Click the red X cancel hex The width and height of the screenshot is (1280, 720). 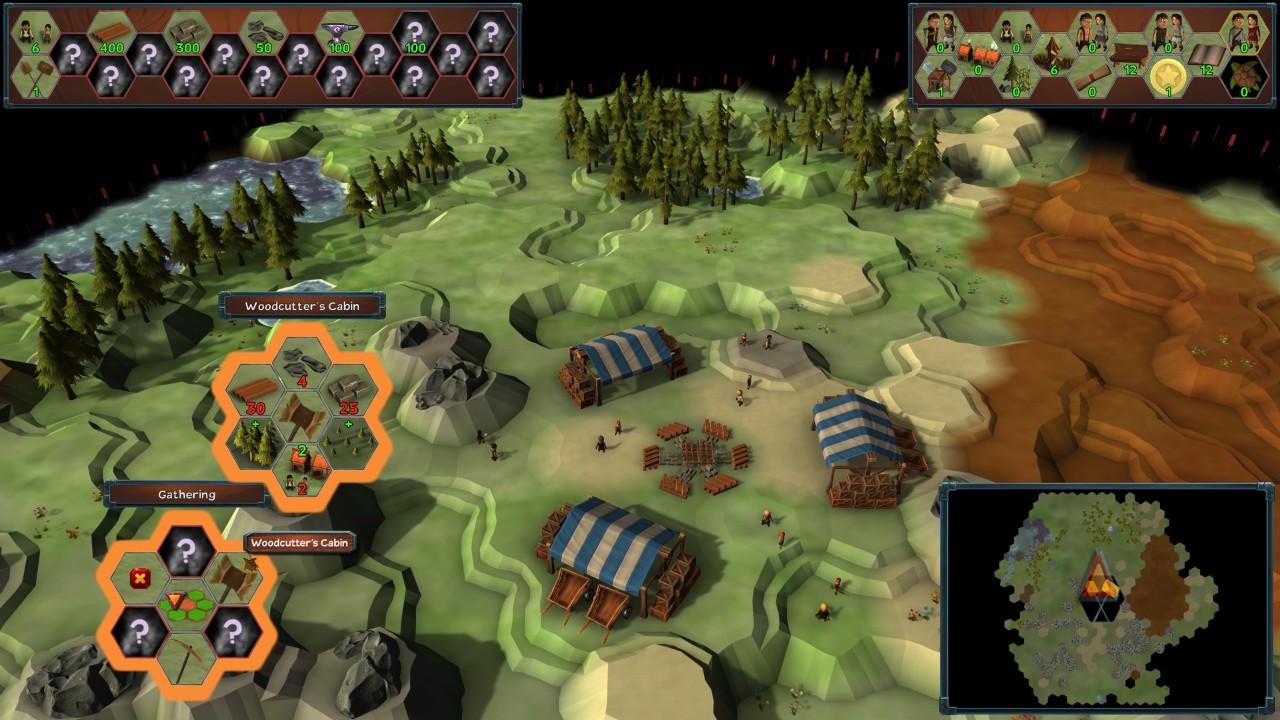point(139,577)
